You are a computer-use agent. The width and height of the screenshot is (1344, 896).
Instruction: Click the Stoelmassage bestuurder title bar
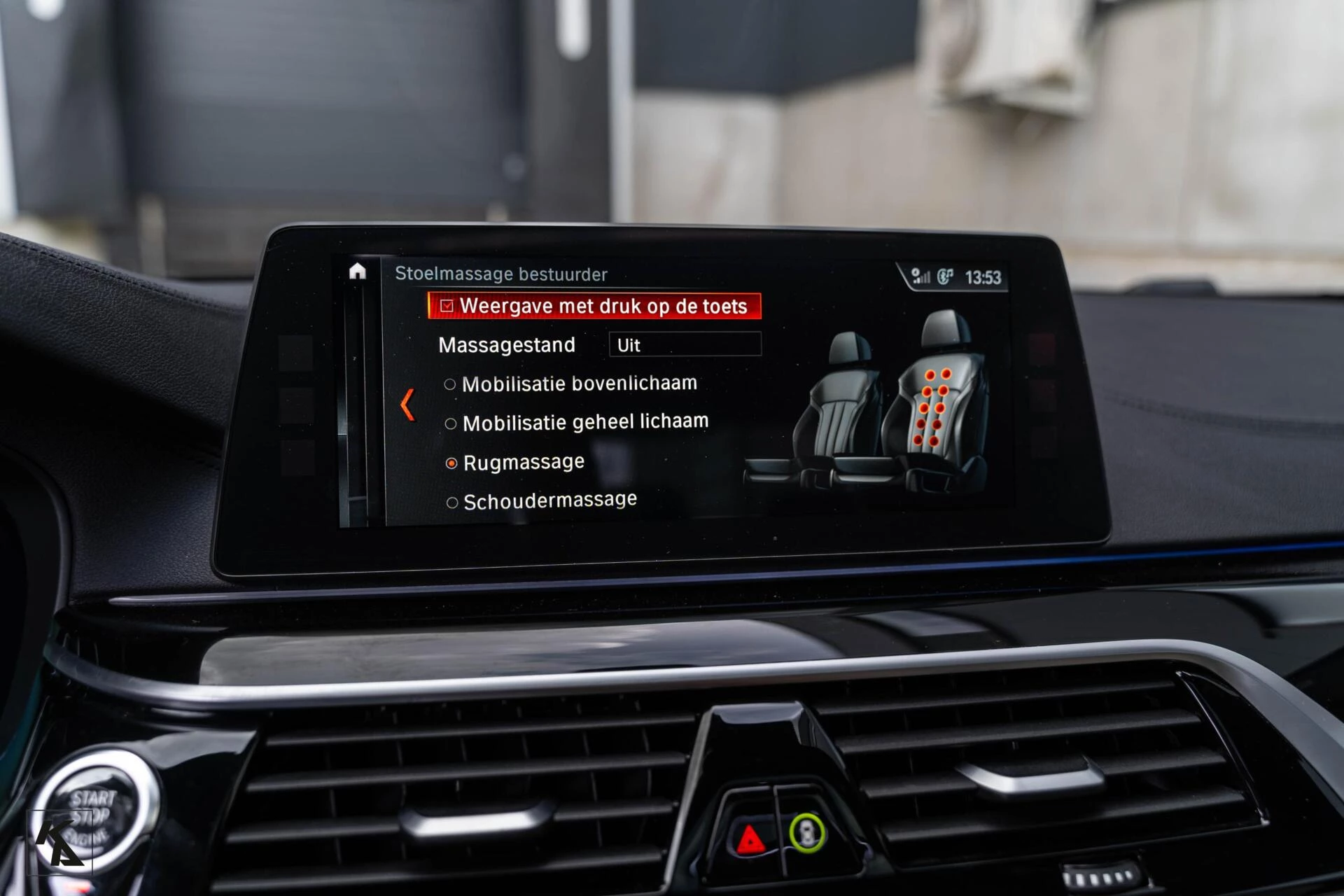(x=503, y=274)
